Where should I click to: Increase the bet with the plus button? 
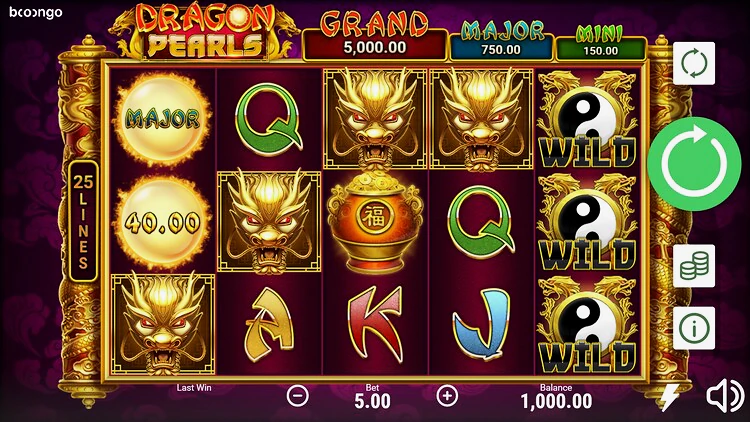click(x=447, y=395)
